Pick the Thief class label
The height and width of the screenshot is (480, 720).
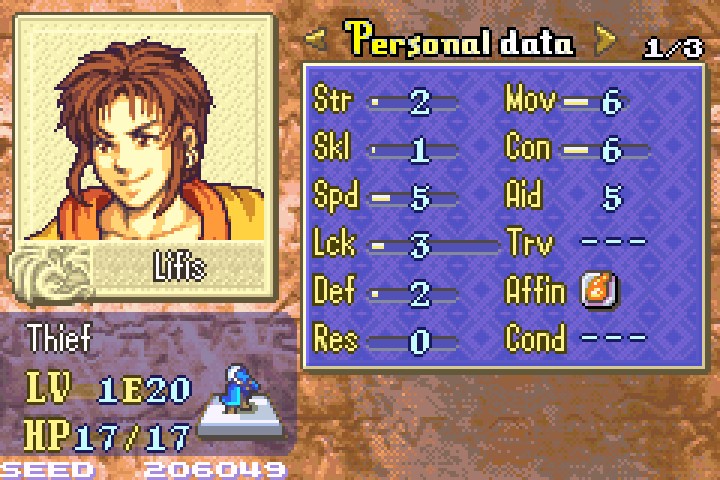pos(58,337)
